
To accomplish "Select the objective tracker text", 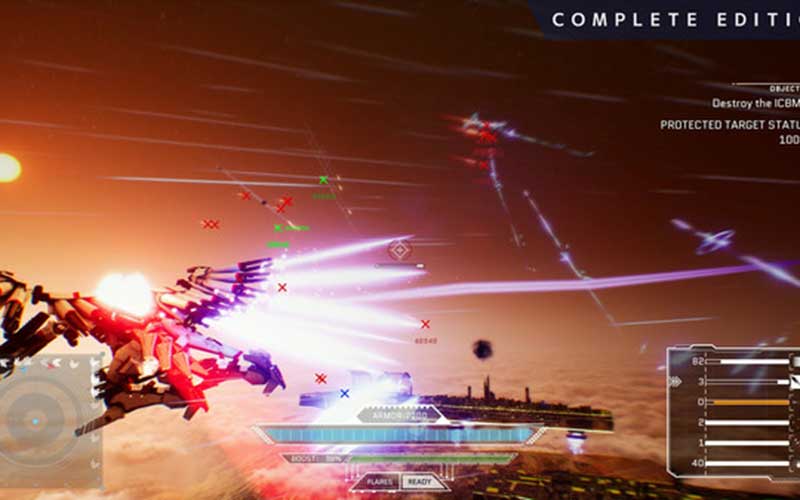I will pos(755,103).
